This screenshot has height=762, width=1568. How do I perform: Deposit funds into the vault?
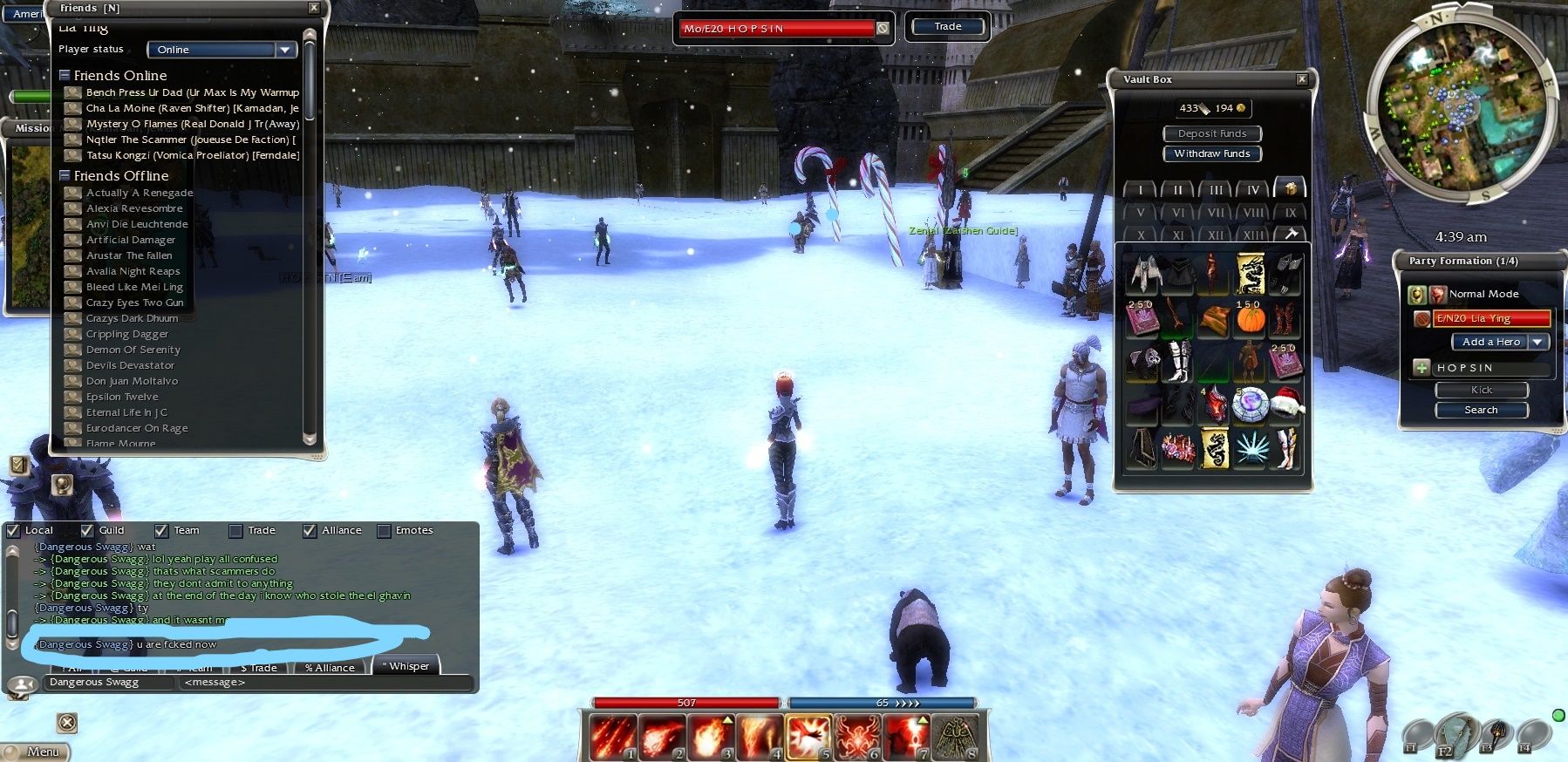tap(1211, 133)
